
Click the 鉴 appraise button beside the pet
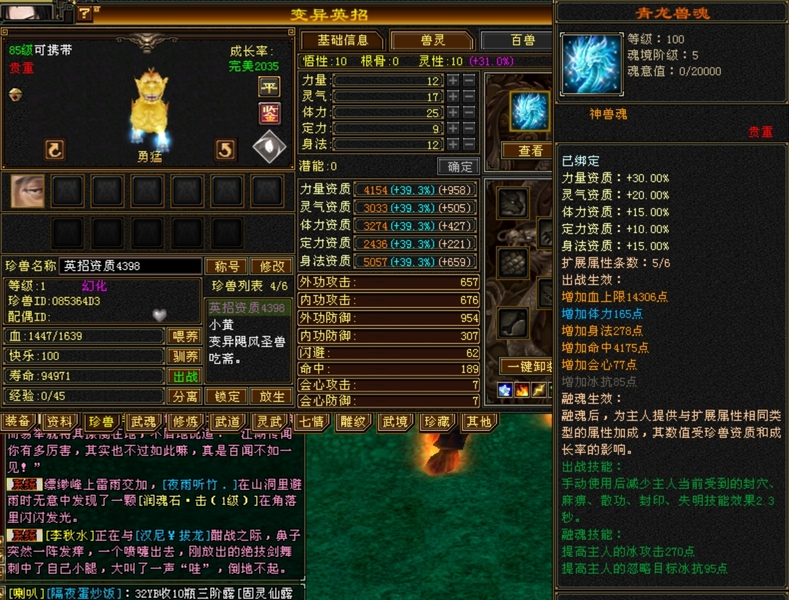click(270, 113)
